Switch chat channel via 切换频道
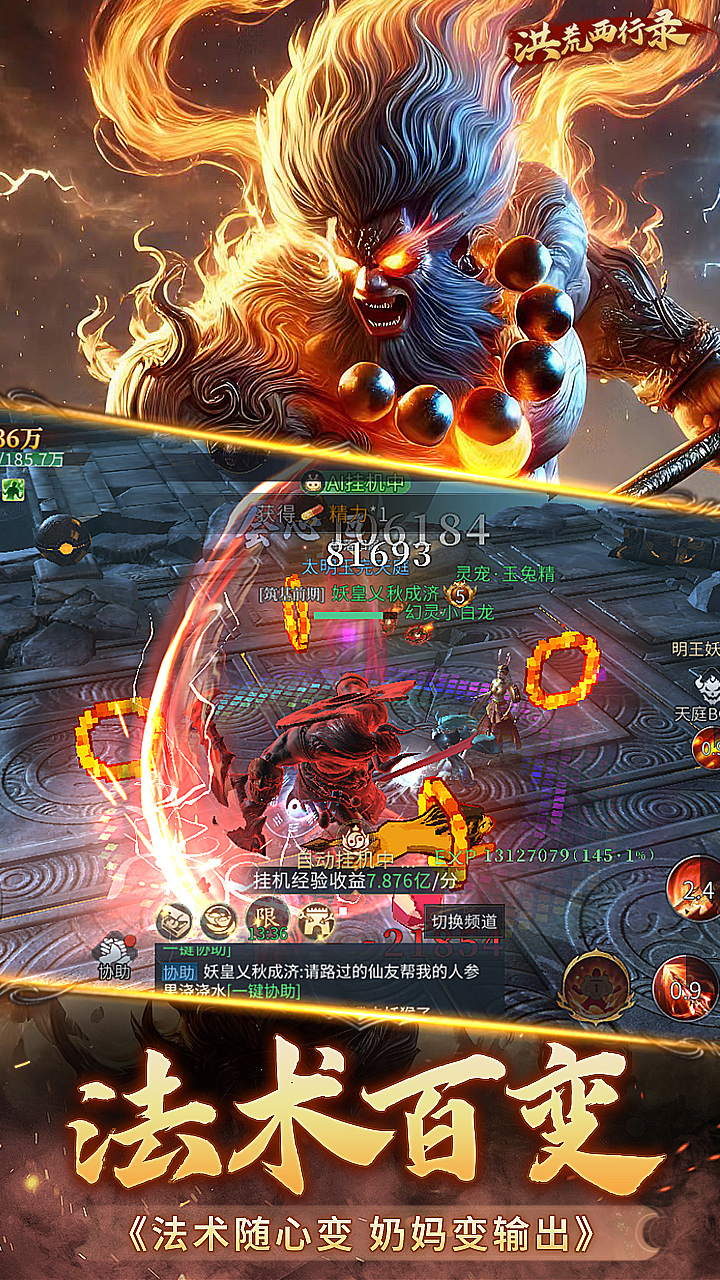The height and width of the screenshot is (1280, 720). [x=463, y=921]
